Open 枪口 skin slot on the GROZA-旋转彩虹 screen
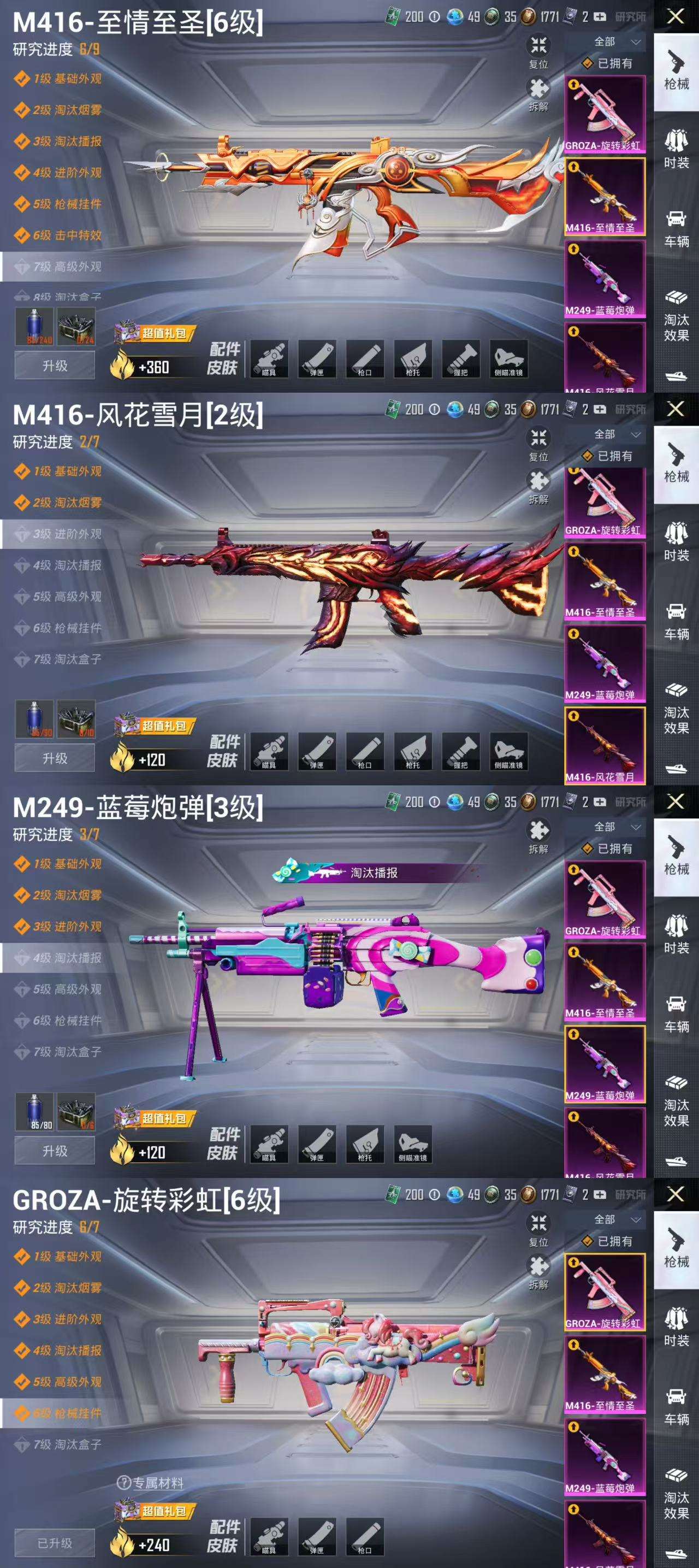The width and height of the screenshot is (699, 1568). click(x=365, y=1537)
